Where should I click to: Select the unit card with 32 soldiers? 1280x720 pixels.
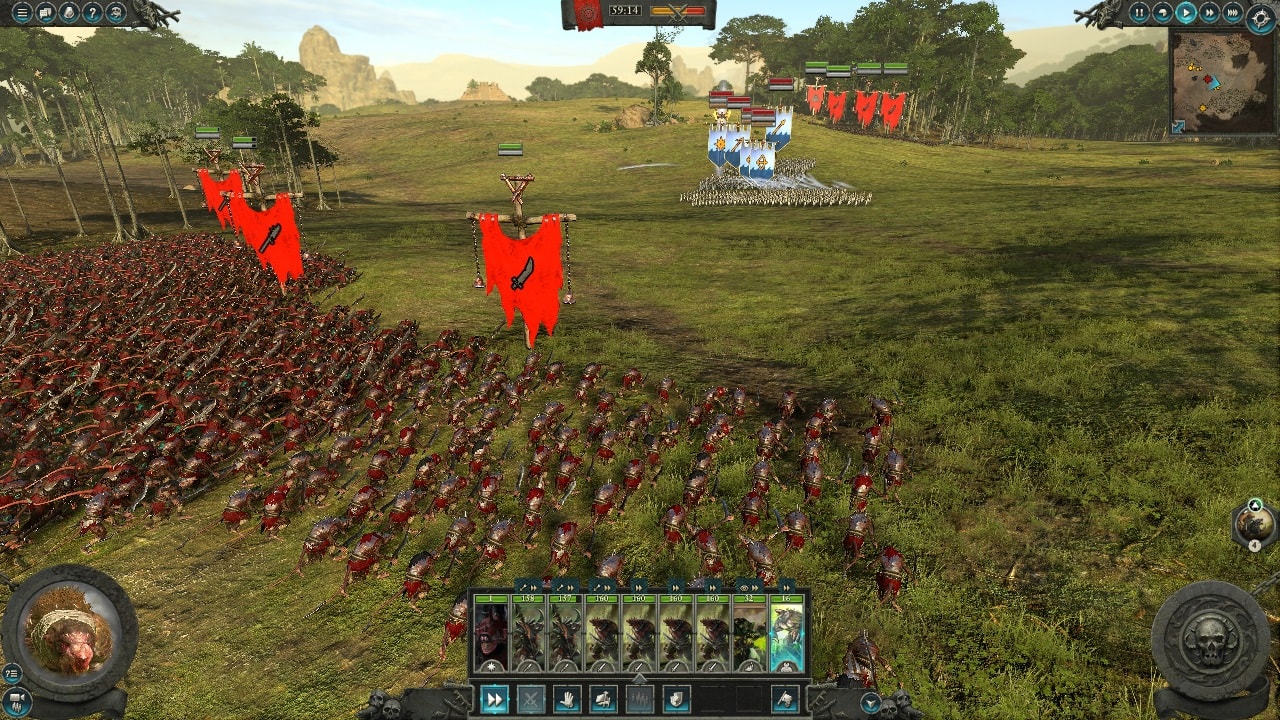(749, 633)
